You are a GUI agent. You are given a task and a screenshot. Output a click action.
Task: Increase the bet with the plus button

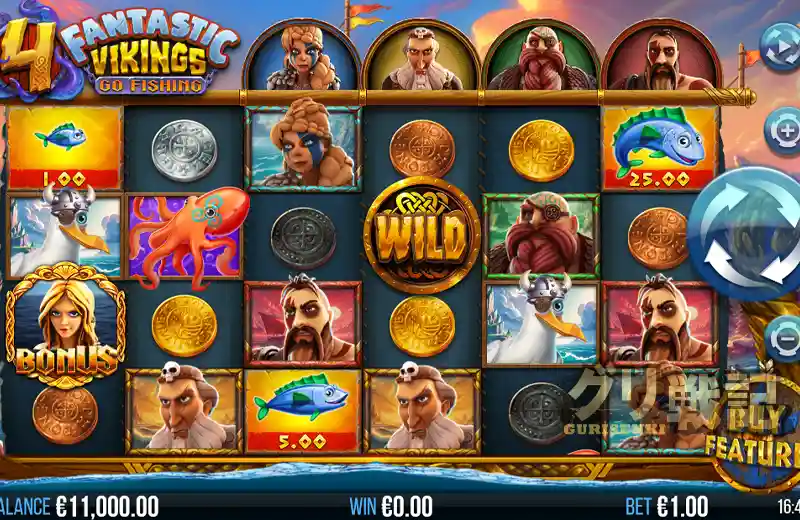click(x=783, y=129)
